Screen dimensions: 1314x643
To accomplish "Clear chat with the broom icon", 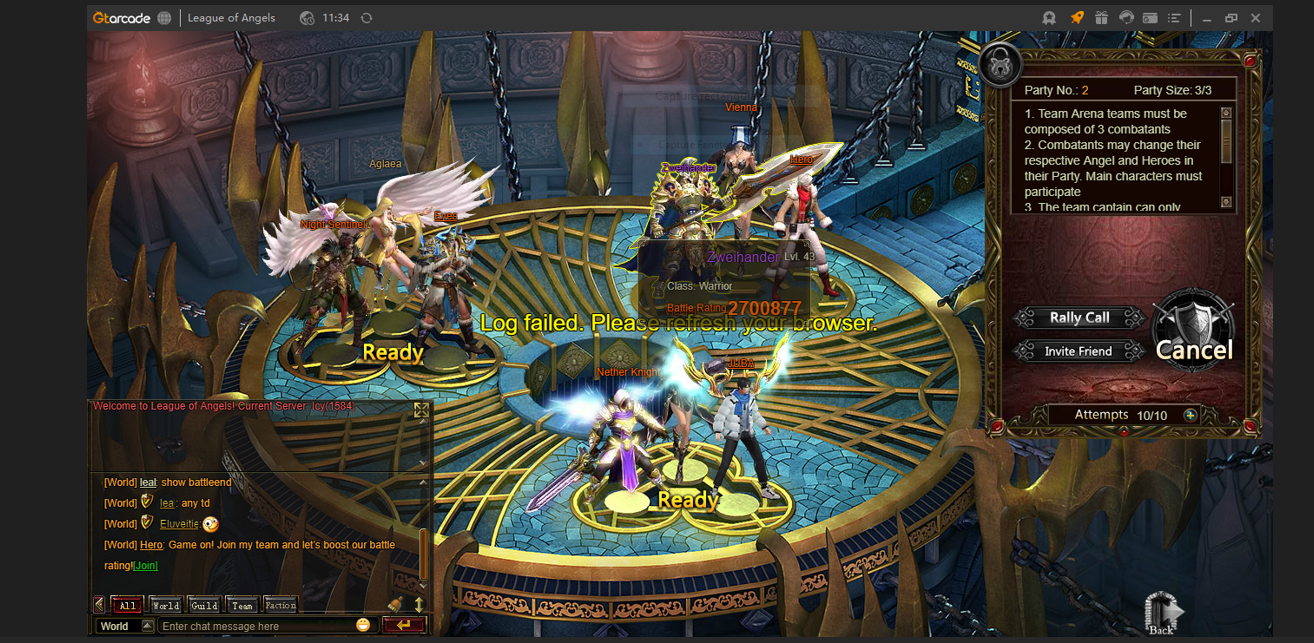I will coord(395,604).
